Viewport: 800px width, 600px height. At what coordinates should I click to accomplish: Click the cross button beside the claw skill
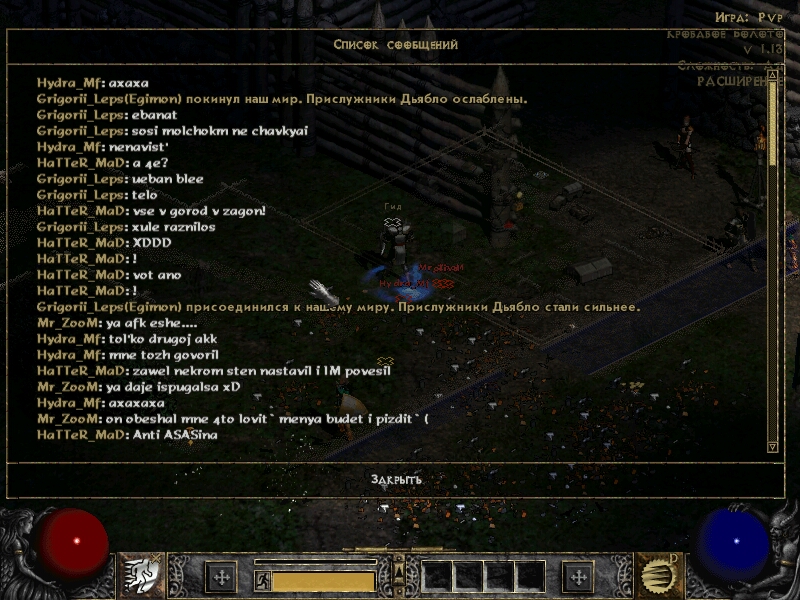578,576
